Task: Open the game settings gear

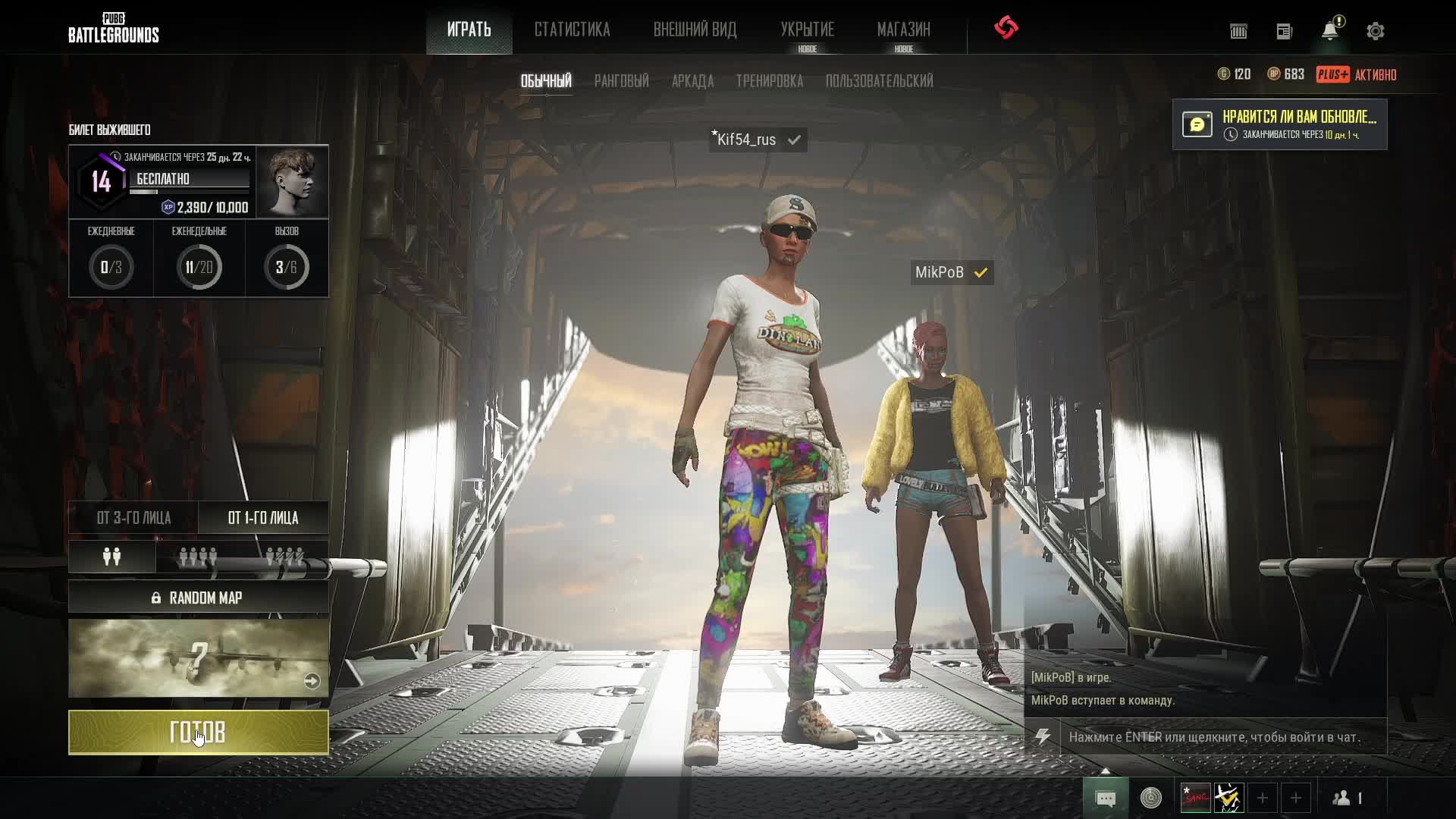Action: 1374,30
